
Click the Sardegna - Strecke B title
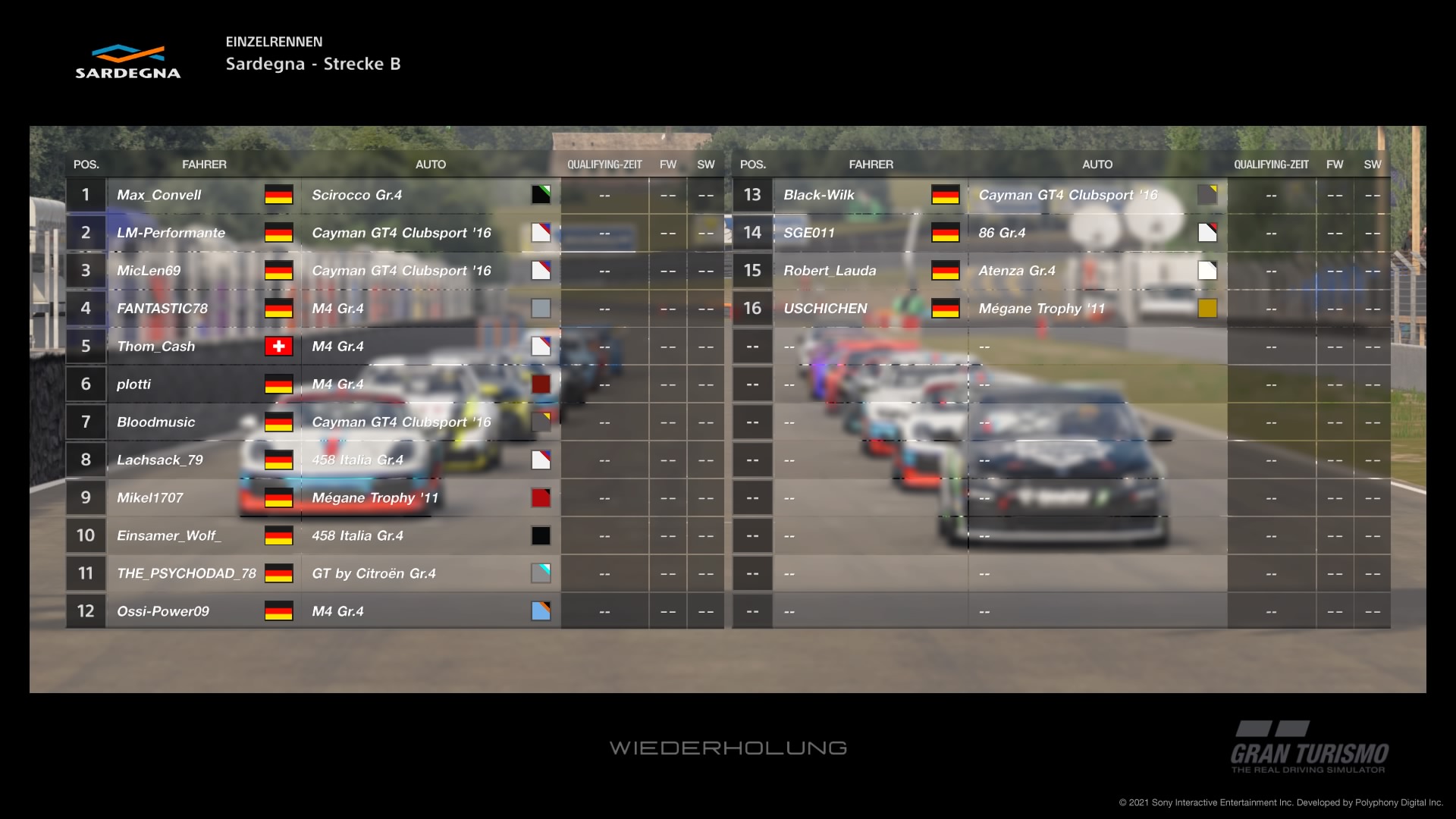(313, 64)
